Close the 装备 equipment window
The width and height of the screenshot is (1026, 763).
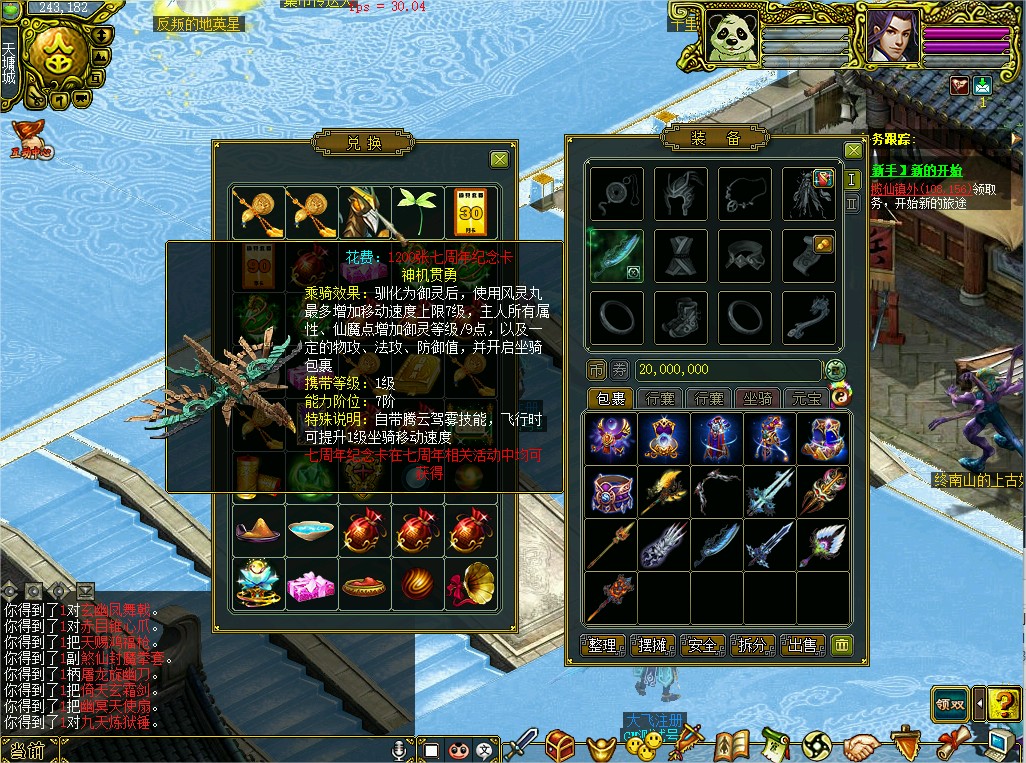pos(853,150)
